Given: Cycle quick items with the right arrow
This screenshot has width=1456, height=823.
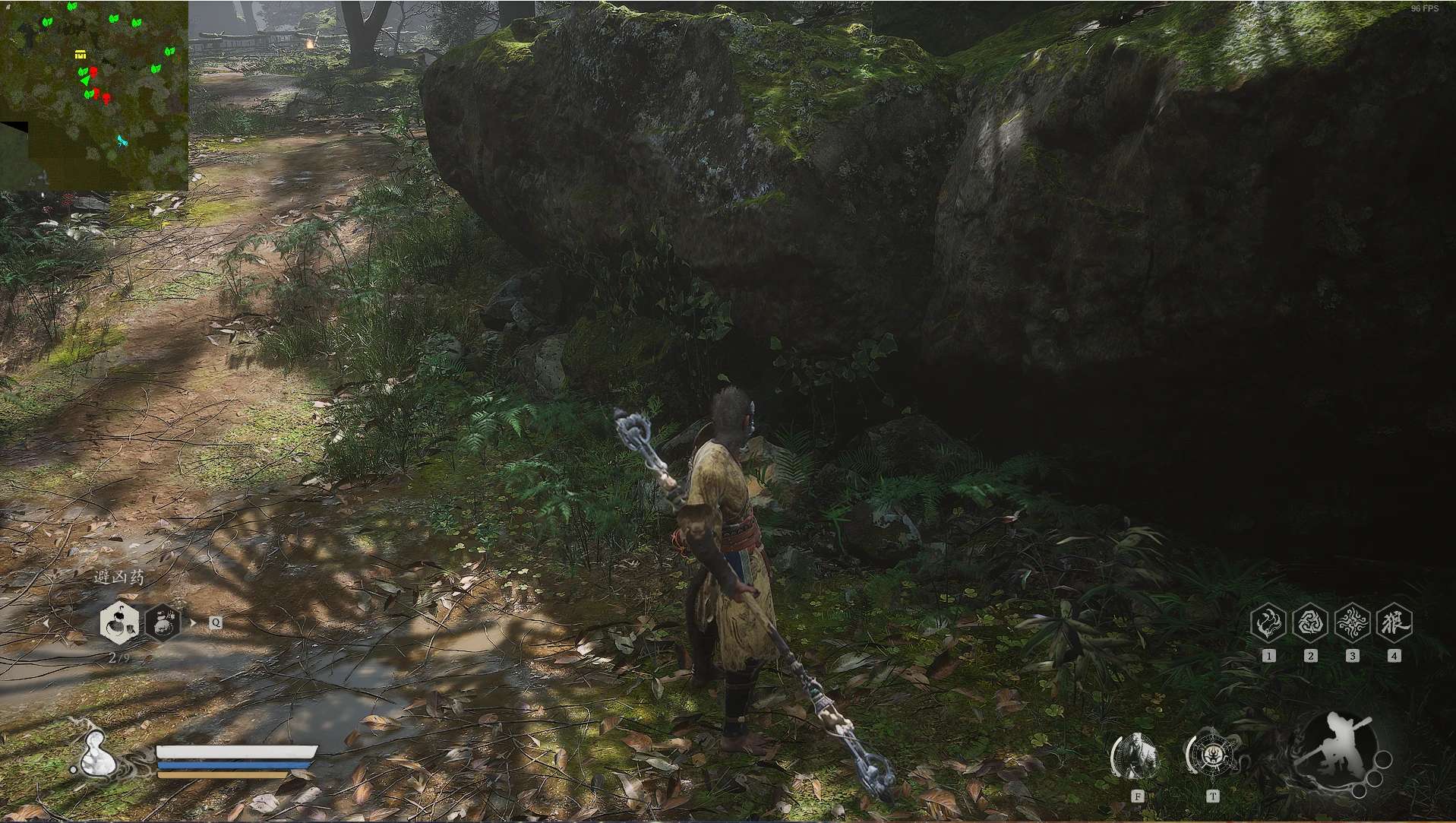Looking at the screenshot, I should click(193, 623).
